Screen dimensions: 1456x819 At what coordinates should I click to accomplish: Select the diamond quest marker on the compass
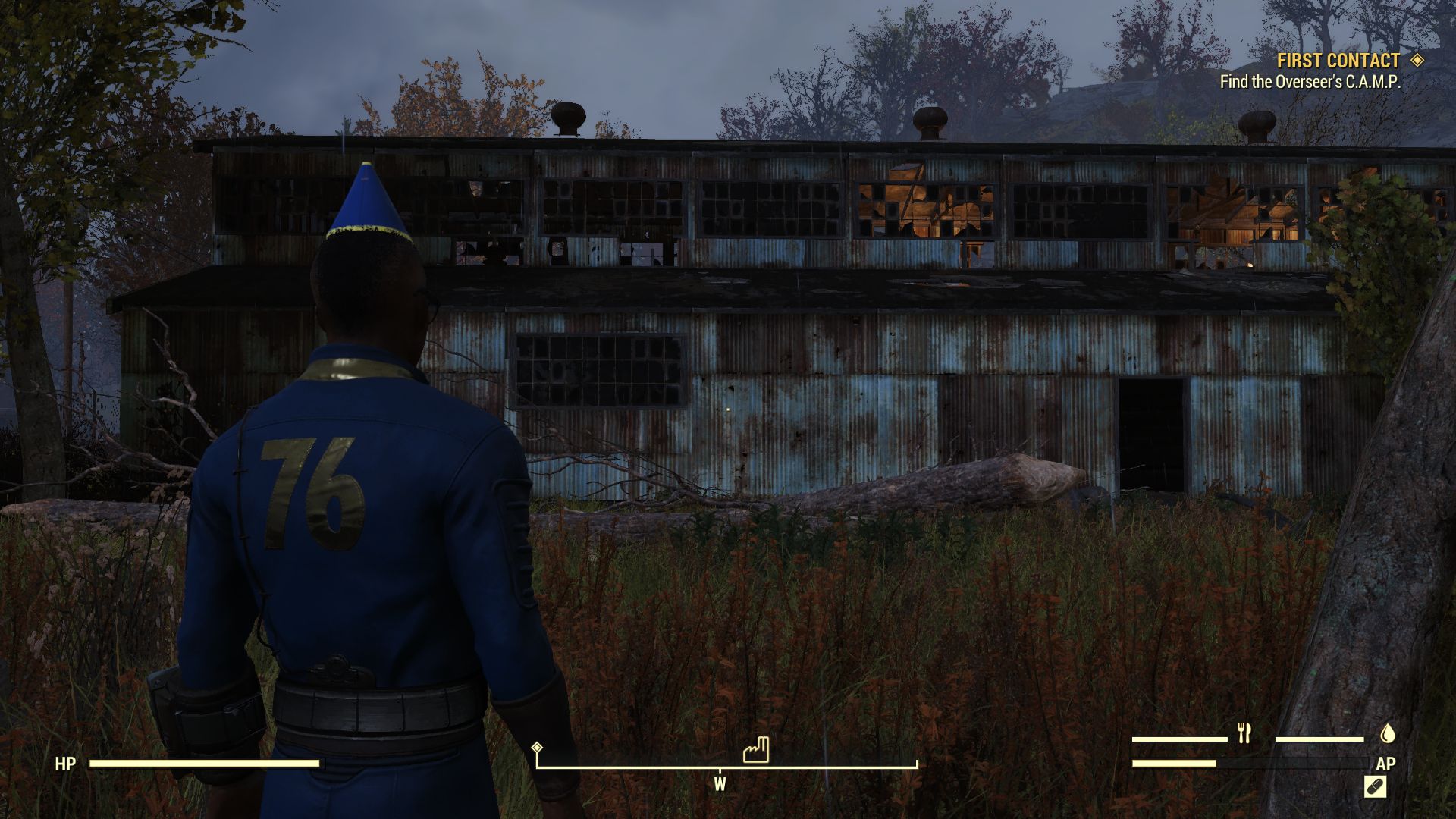coord(537,748)
